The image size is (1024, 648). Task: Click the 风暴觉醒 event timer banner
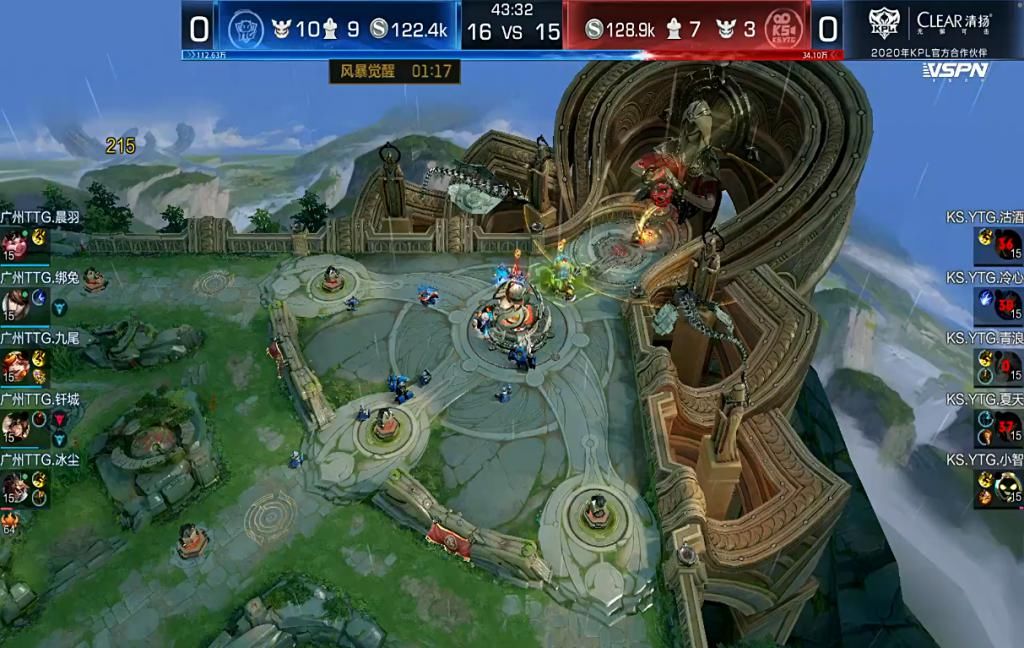(x=395, y=72)
